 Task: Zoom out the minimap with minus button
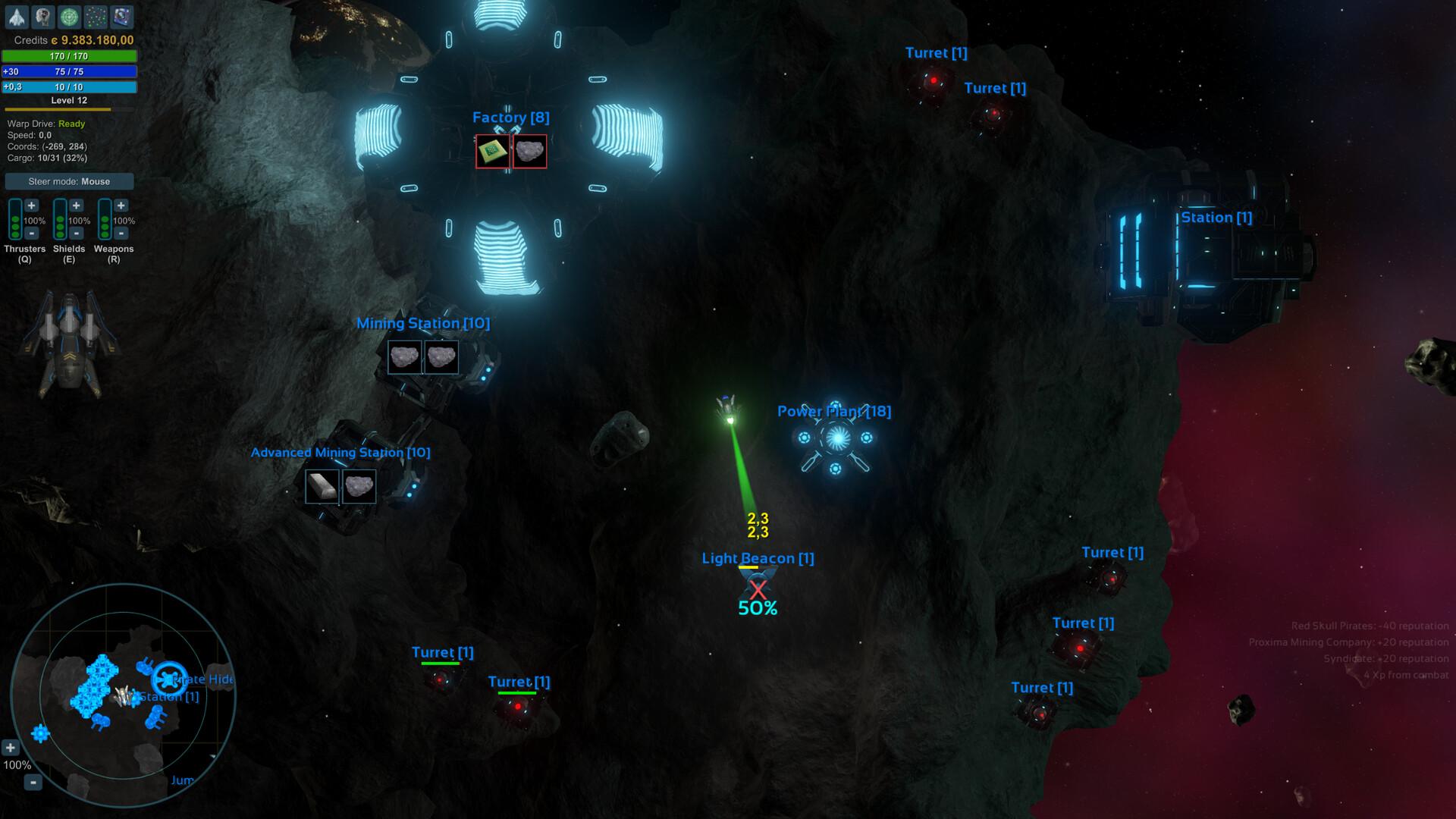point(33,782)
